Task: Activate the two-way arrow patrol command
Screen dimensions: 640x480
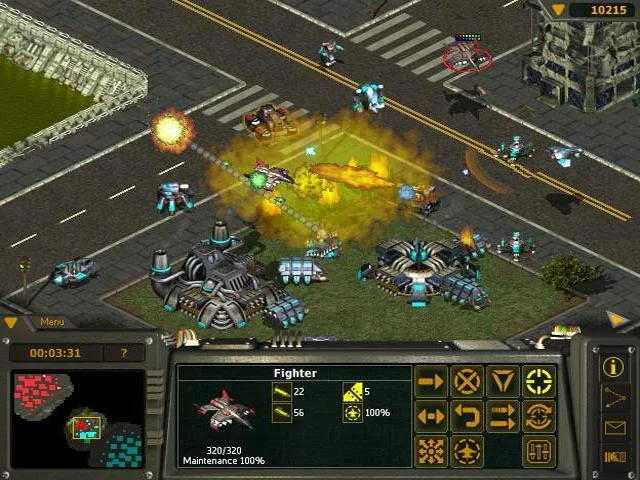Action: [431, 416]
